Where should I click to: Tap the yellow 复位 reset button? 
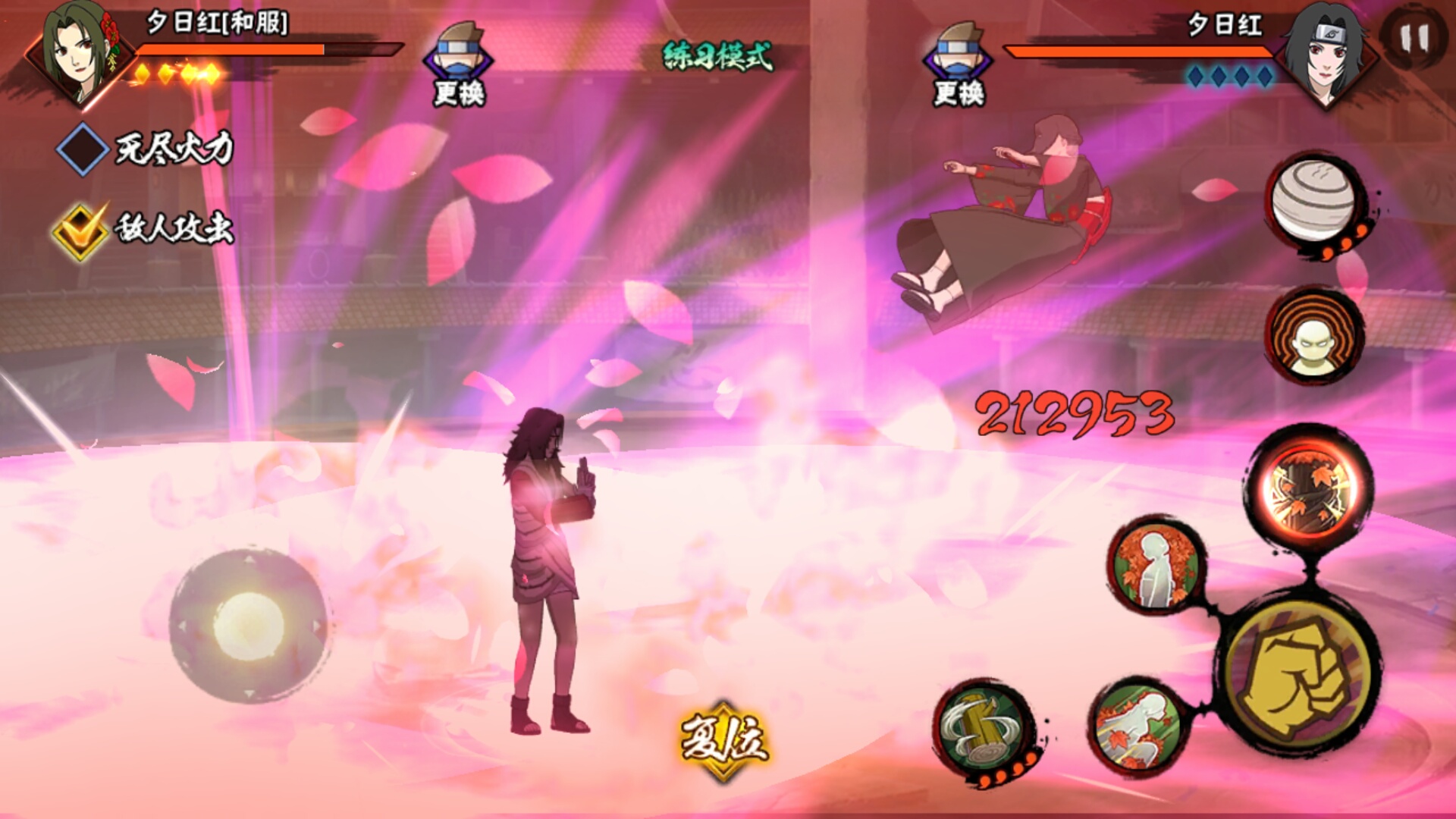[723, 739]
